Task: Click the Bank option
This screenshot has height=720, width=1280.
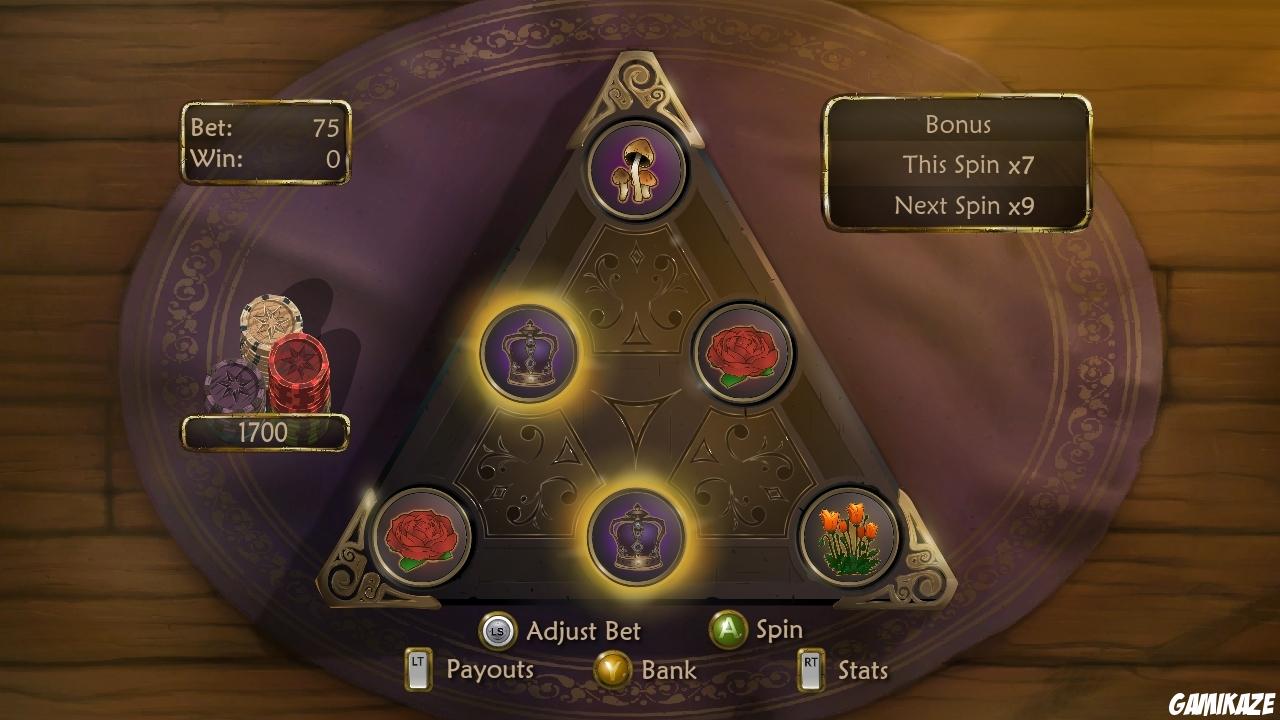Action: 668,670
